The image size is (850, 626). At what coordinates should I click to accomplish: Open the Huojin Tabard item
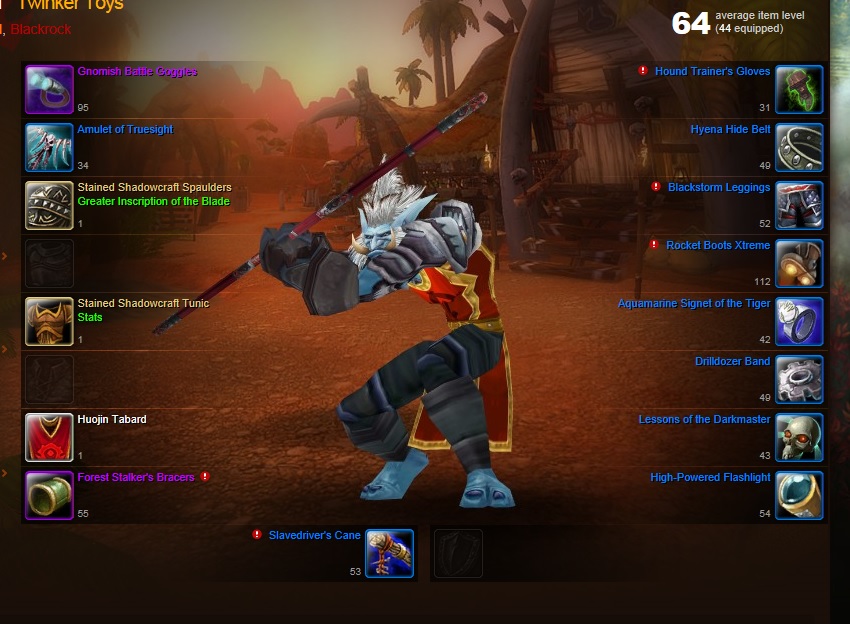coord(112,420)
